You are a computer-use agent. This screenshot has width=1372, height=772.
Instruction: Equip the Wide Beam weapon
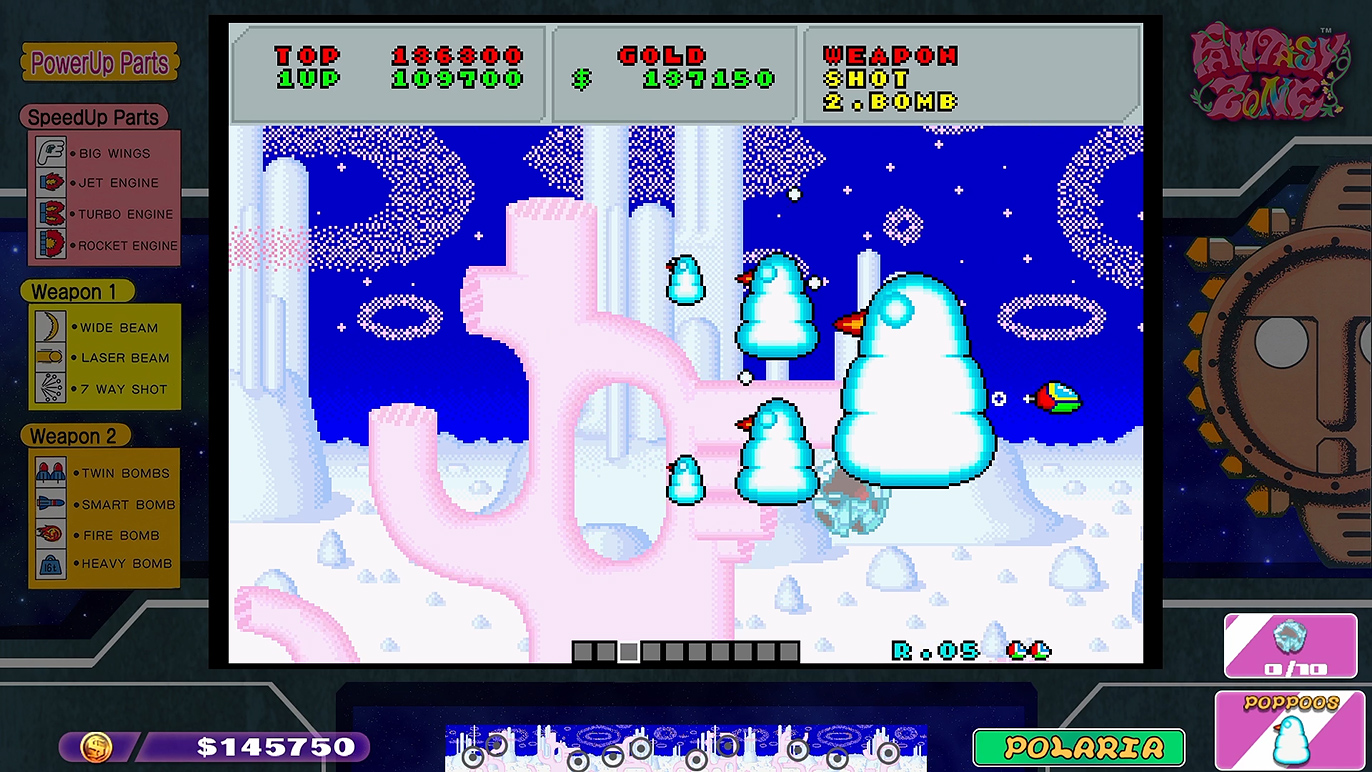[x=105, y=327]
